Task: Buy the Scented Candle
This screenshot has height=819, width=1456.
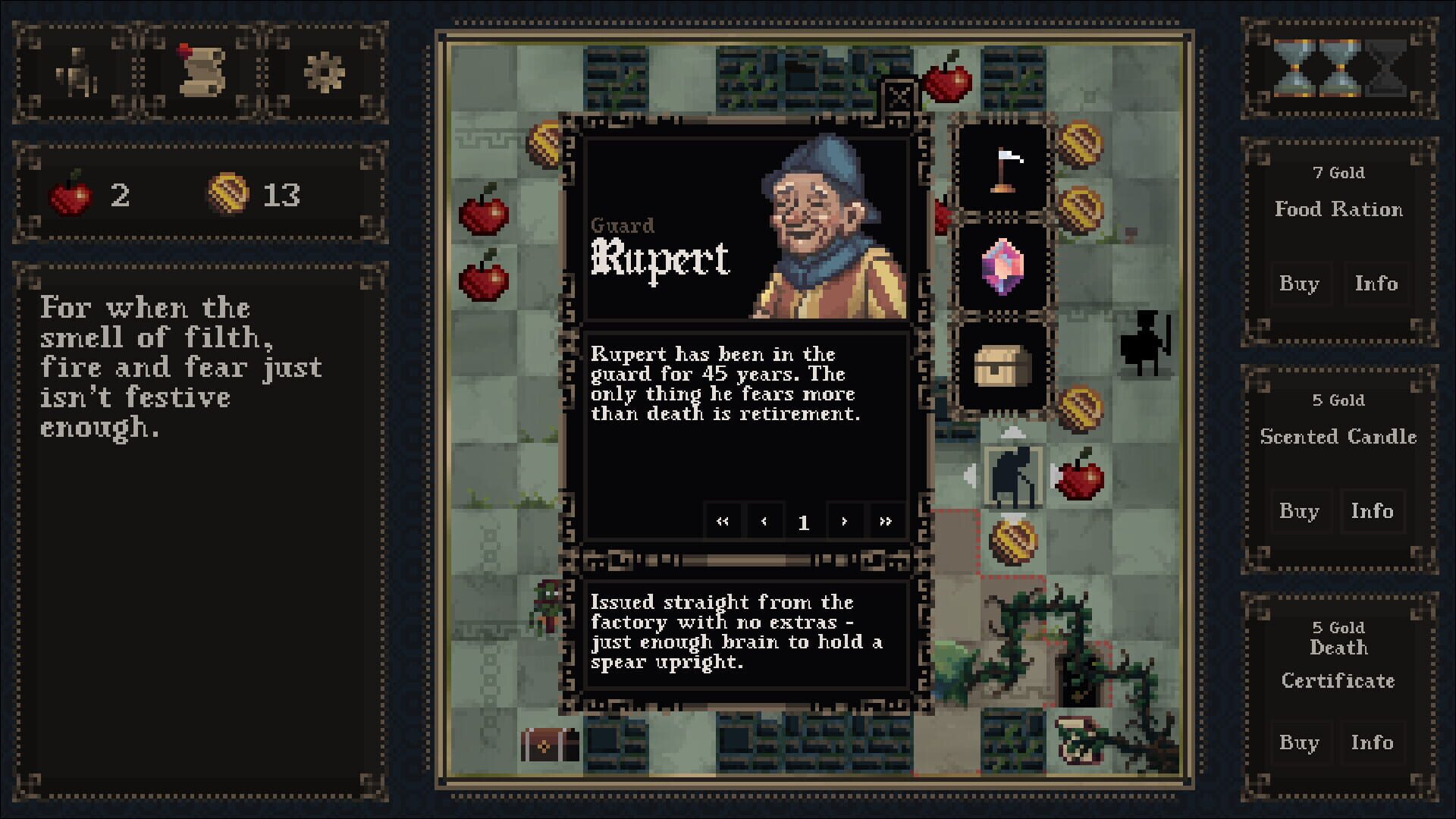Action: point(1299,511)
